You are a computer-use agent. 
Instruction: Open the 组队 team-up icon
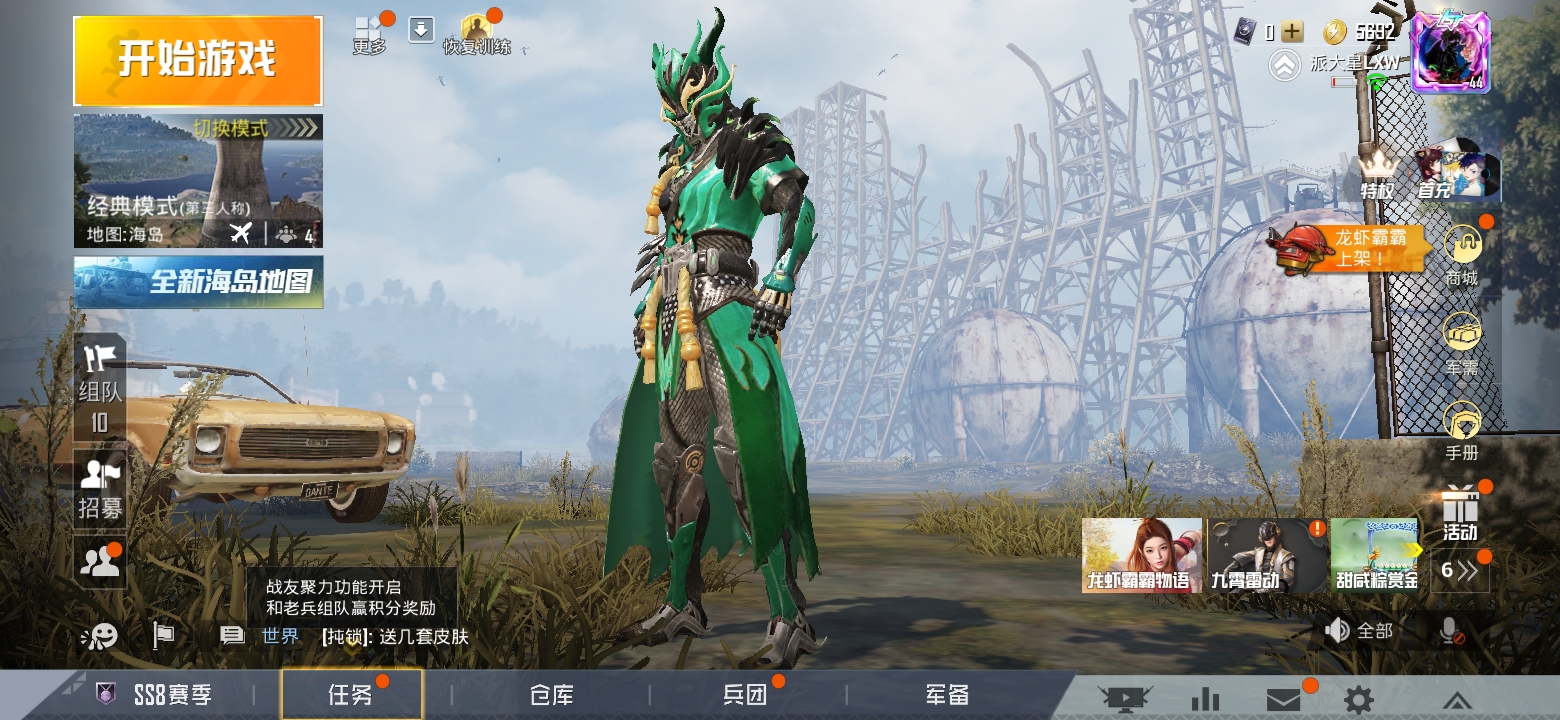coord(99,370)
